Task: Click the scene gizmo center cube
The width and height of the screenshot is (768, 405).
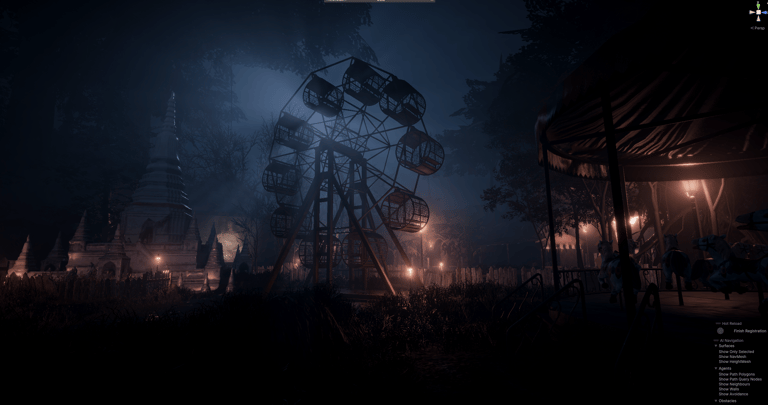Action: click(757, 14)
